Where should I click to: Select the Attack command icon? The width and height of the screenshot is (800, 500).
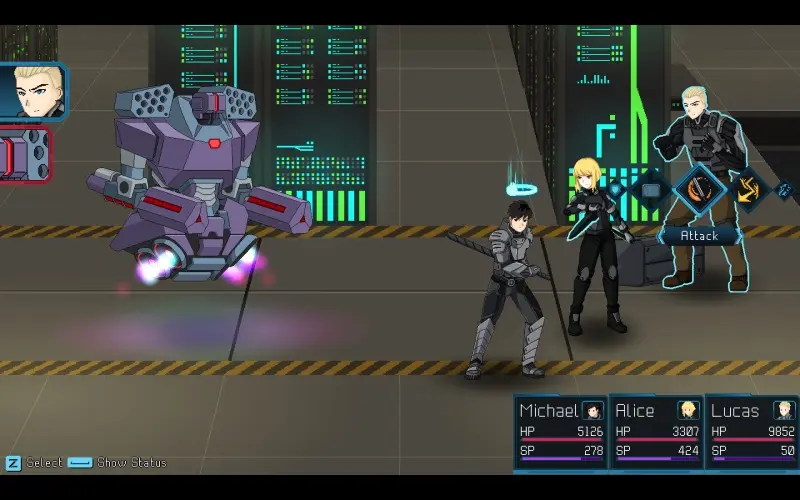click(699, 189)
